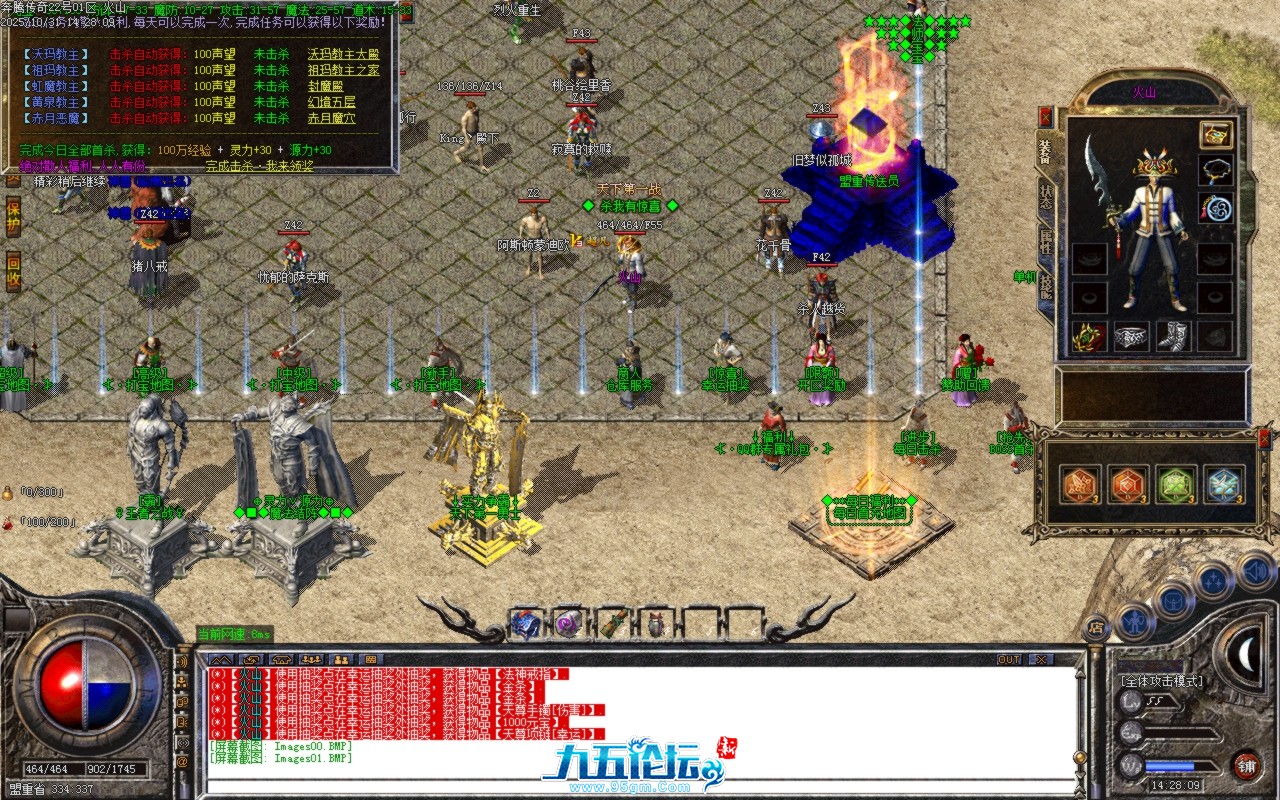Click the whisper icon in chat toolbar
Screen dimensions: 1280x800
[340, 660]
